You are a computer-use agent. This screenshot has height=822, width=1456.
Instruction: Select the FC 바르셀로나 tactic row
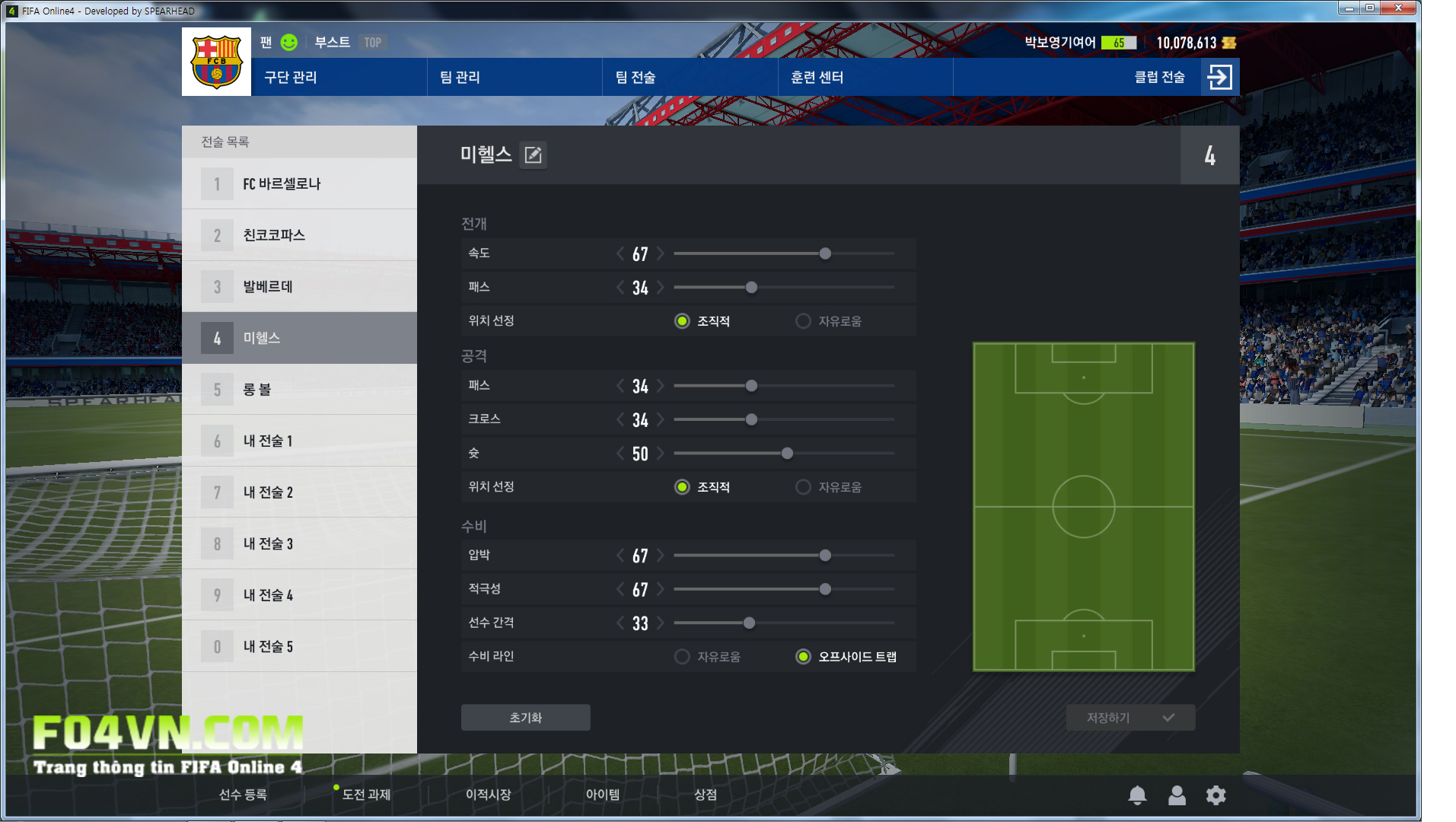pos(299,183)
